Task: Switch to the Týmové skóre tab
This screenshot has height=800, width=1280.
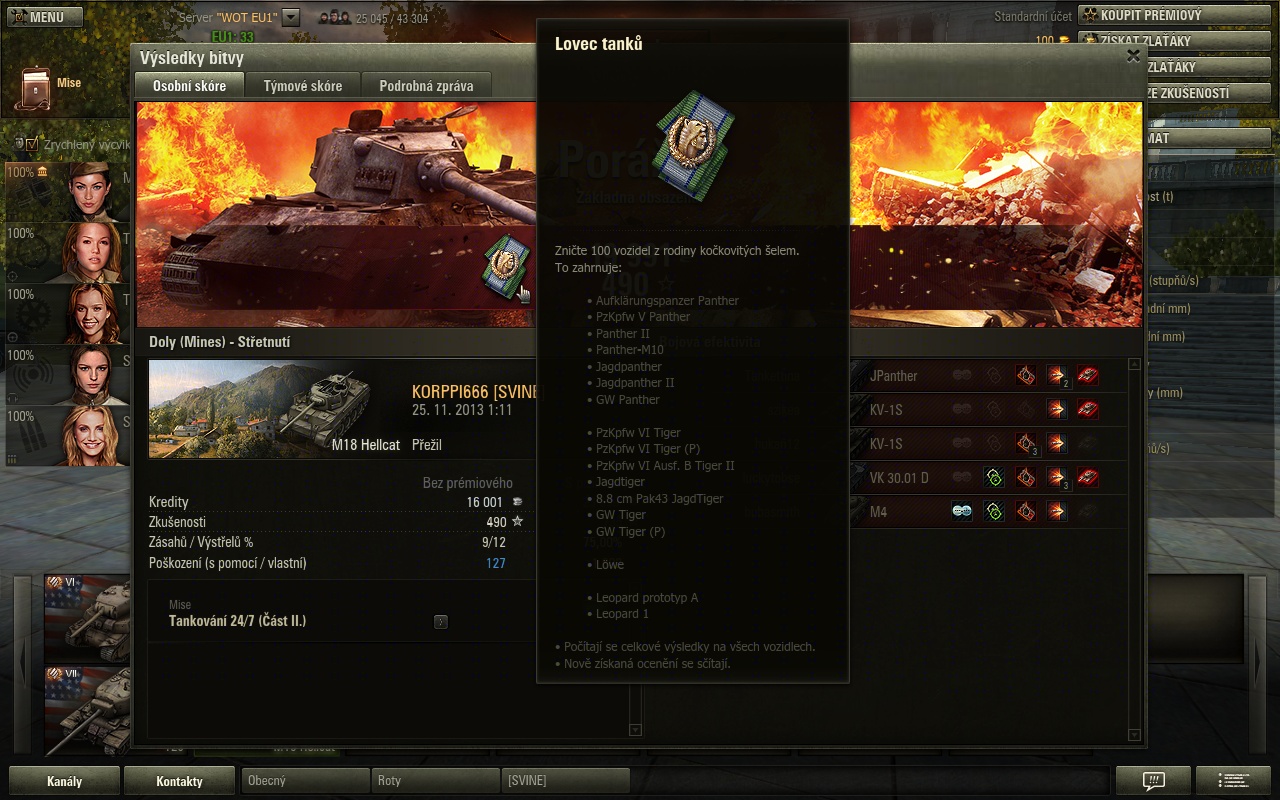Action: [x=302, y=86]
